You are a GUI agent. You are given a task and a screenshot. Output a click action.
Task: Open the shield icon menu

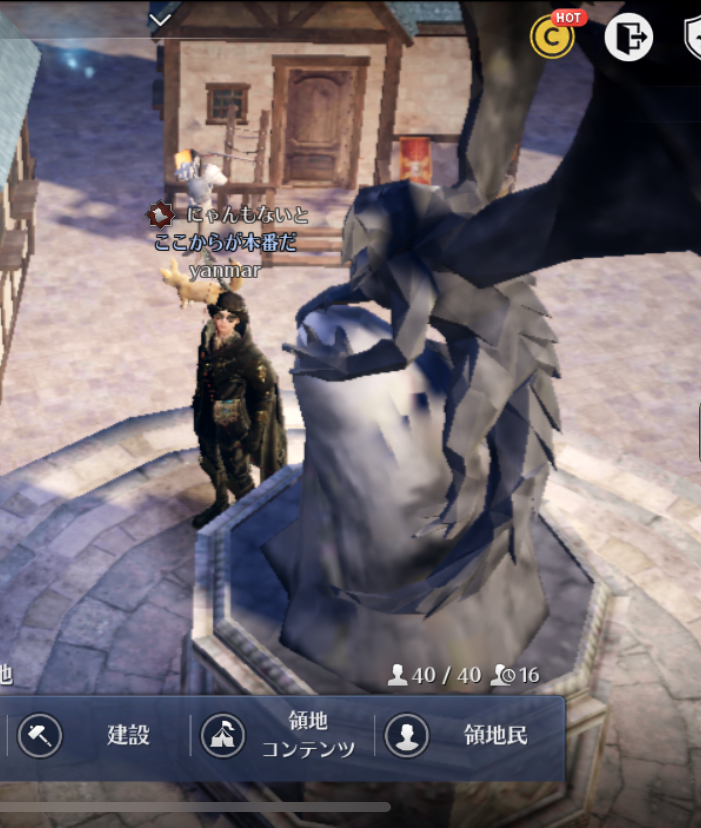pos(692,38)
